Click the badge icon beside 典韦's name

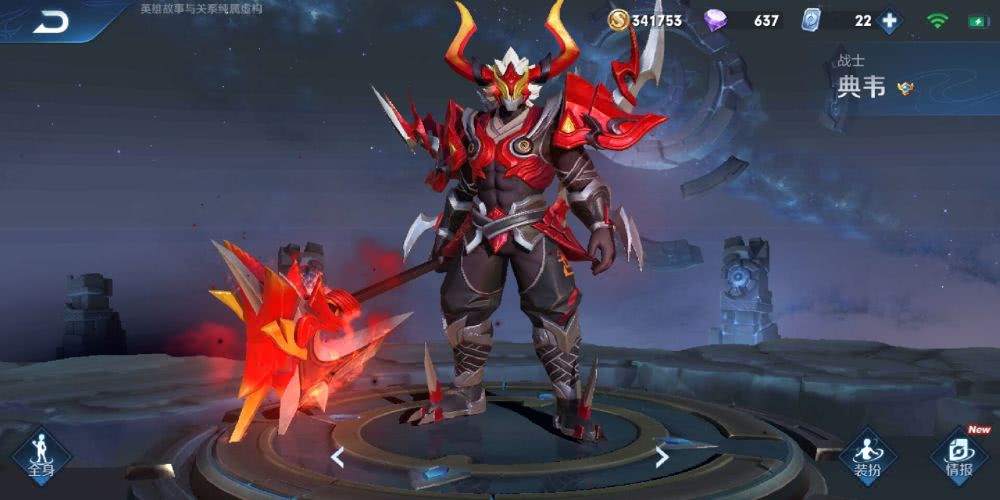[x=905, y=88]
